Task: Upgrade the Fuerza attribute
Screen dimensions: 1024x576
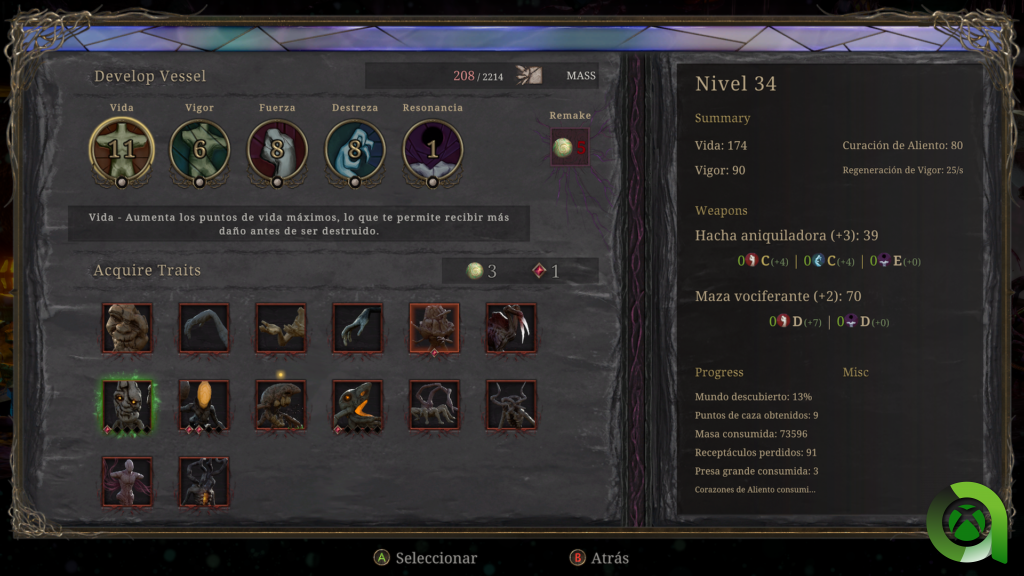Action: 277,150
